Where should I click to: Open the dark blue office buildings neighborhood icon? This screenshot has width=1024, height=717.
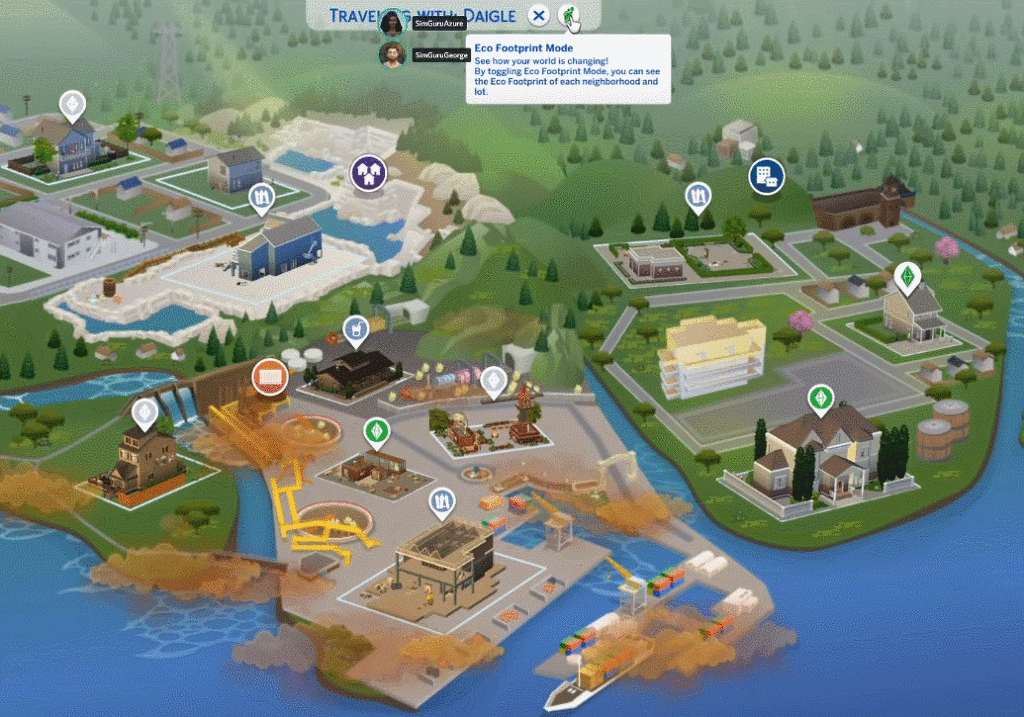766,177
